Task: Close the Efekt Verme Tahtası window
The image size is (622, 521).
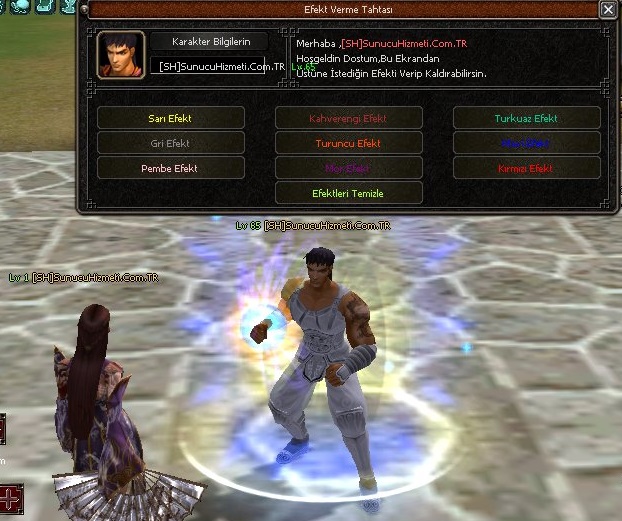Action: point(607,10)
